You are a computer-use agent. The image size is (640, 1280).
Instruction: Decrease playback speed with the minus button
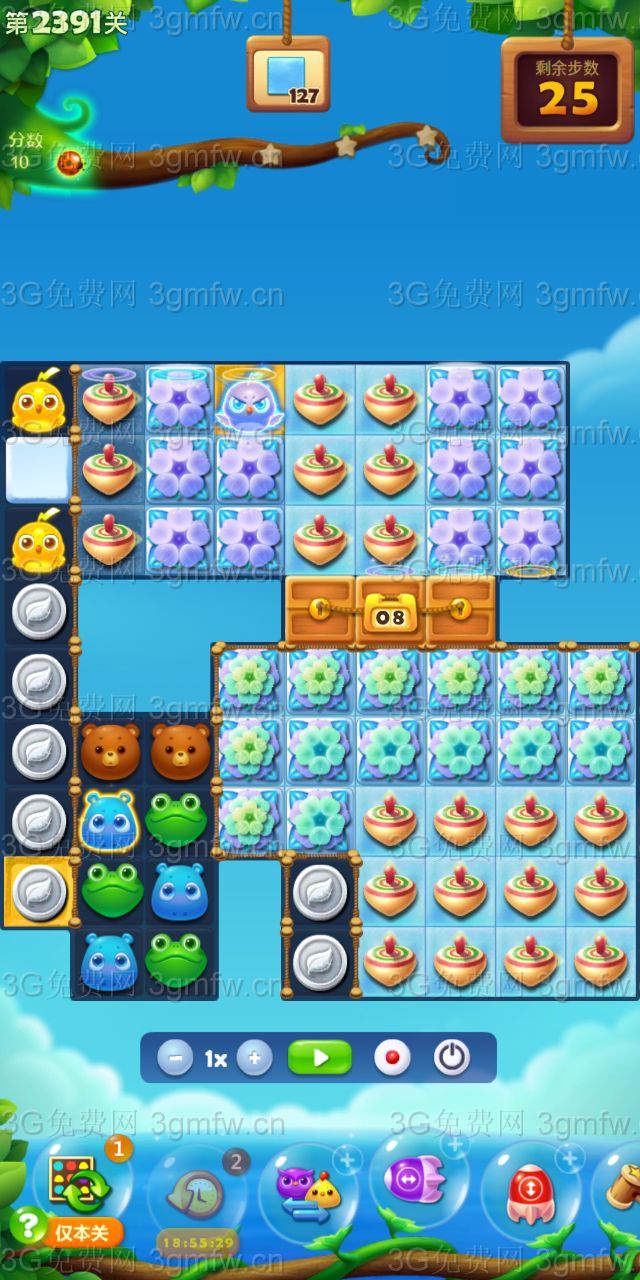tap(175, 1058)
